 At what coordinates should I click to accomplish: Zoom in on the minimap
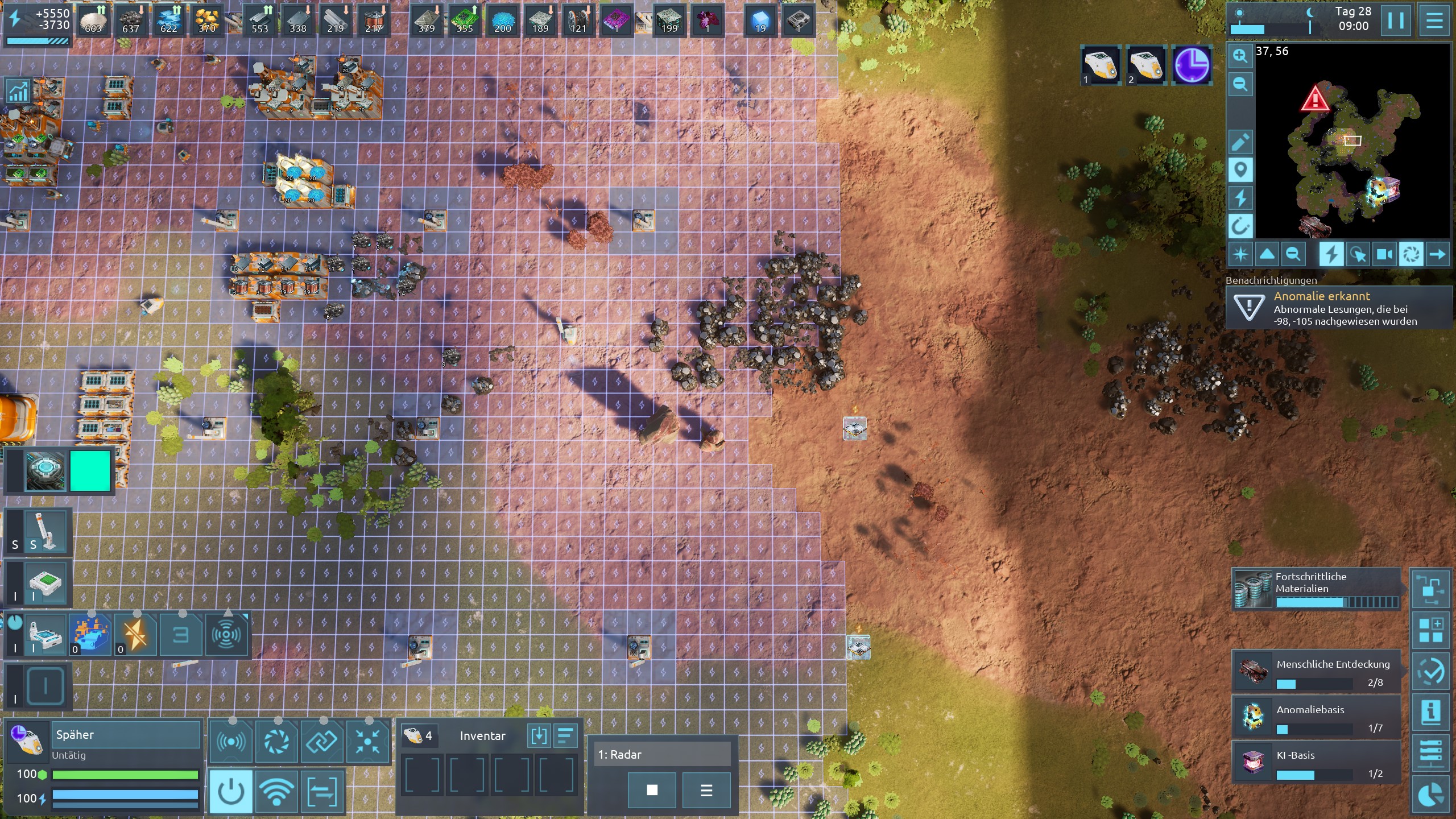tap(1240, 56)
